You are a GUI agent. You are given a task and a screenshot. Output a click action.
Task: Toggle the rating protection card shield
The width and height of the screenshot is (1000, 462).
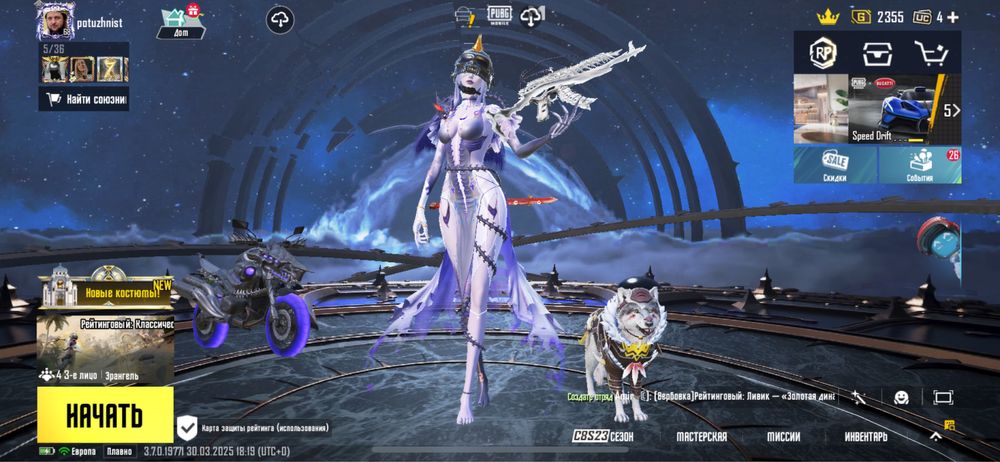pos(187,428)
